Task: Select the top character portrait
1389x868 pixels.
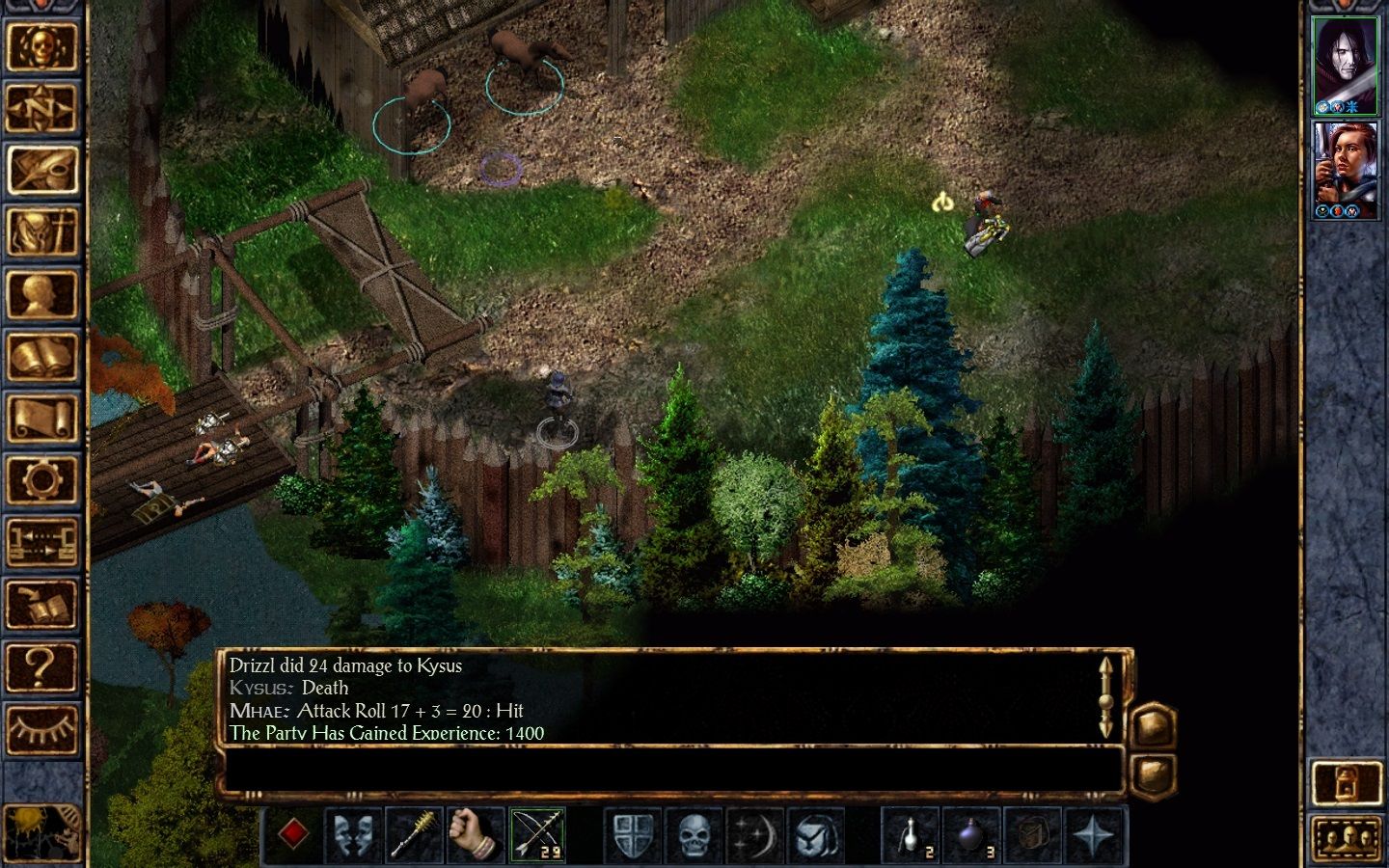Action: [x=1347, y=63]
